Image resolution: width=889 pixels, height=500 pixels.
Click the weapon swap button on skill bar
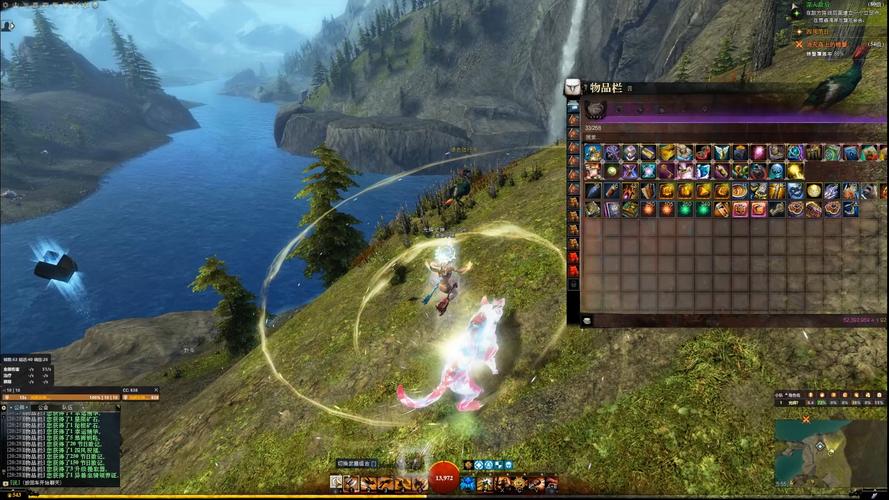click(x=336, y=484)
